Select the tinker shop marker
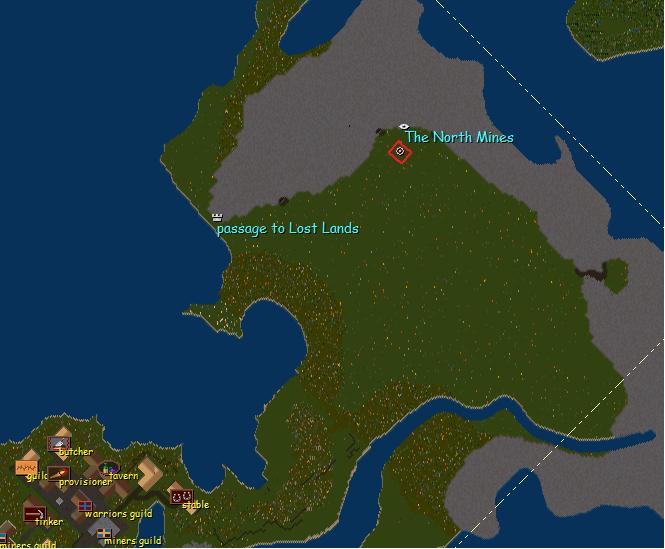This screenshot has width=665, height=549. point(34,513)
